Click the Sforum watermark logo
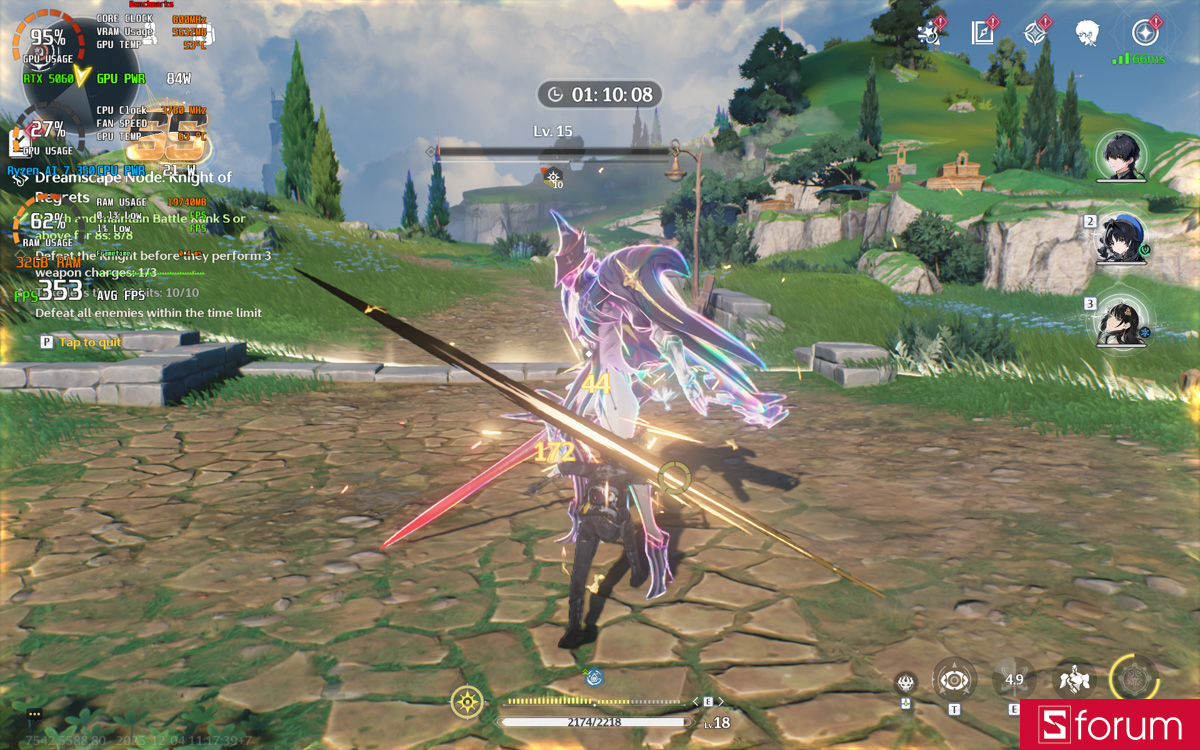This screenshot has height=750, width=1200. 1110,724
